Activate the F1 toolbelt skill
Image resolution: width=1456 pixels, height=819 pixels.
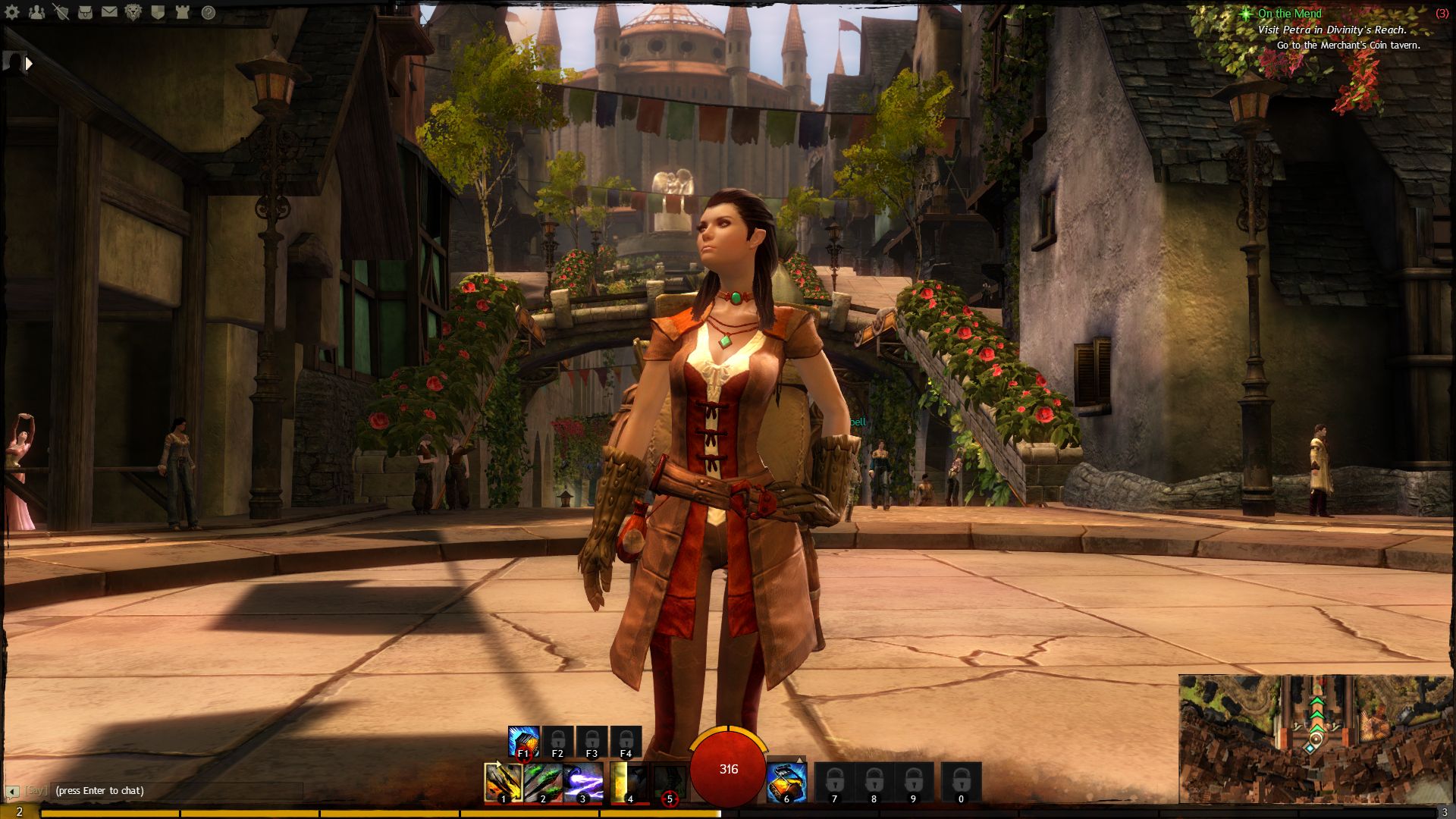point(523,742)
